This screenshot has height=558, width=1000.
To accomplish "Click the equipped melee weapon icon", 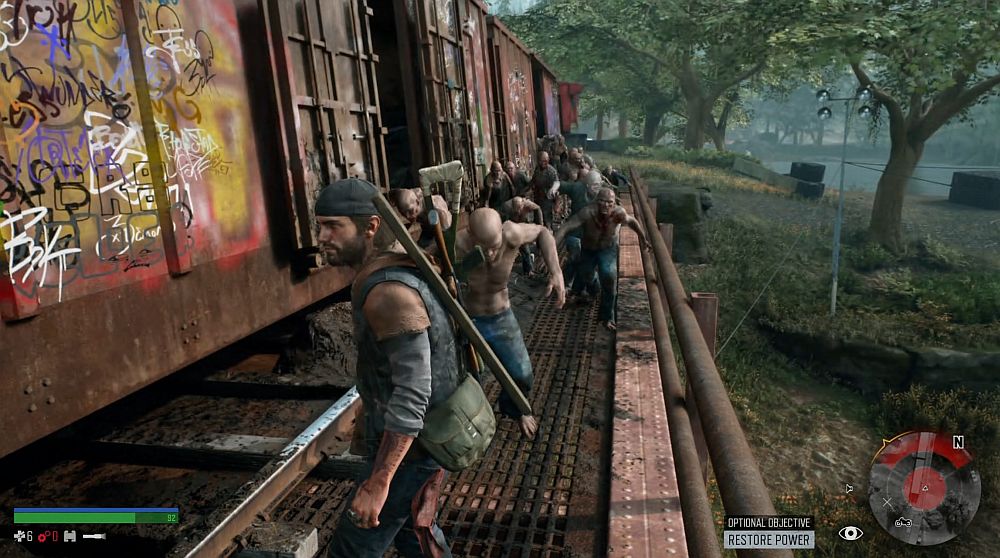I will [93, 537].
